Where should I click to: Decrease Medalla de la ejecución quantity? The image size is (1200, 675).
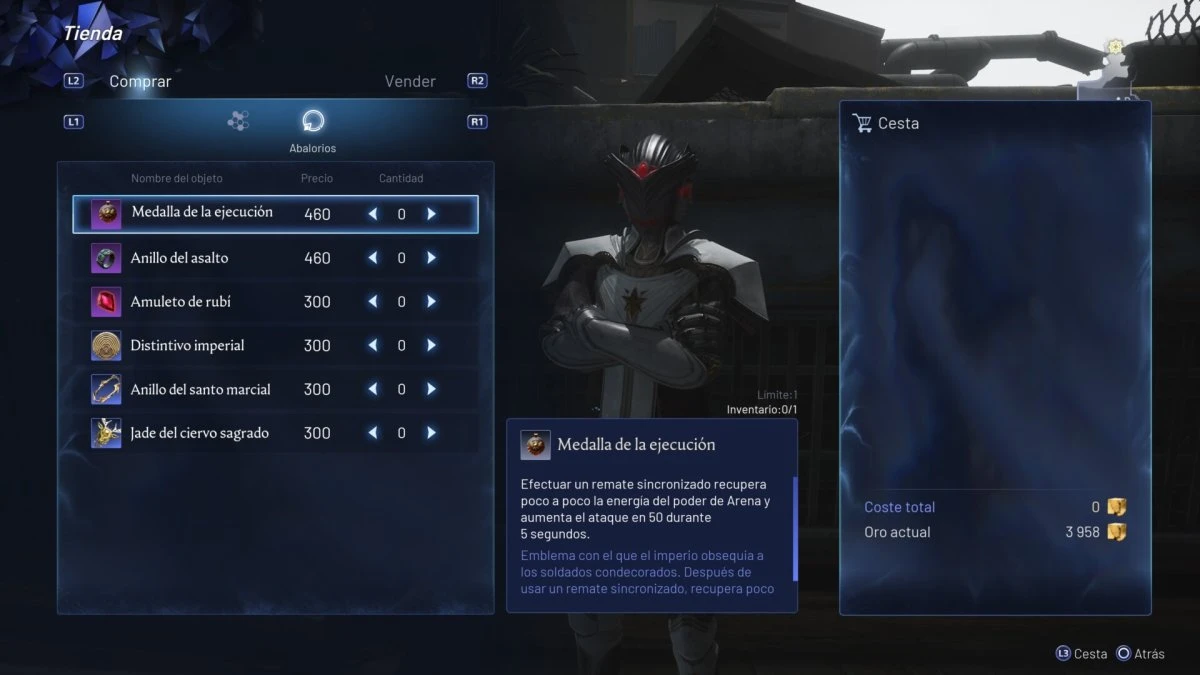coord(373,214)
